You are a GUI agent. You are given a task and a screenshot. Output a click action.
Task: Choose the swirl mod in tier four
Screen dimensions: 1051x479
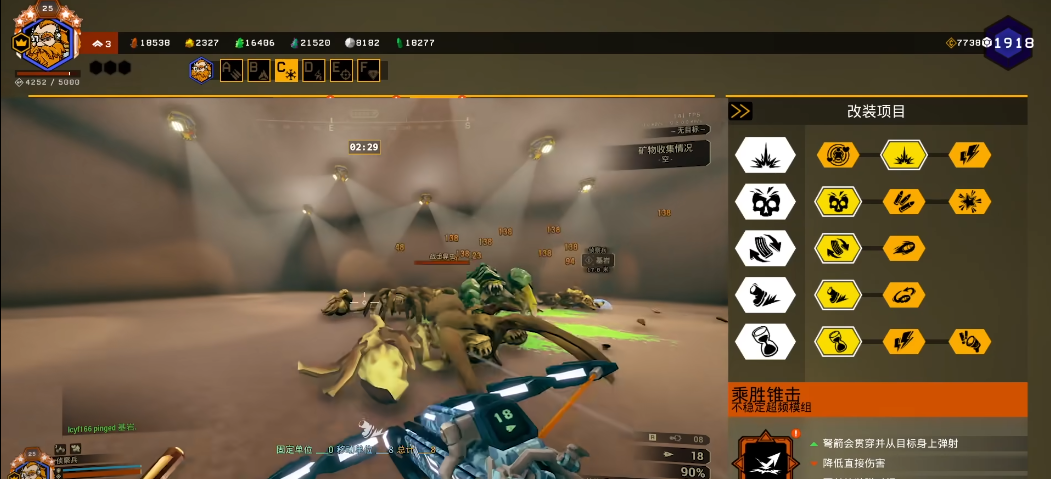904,294
